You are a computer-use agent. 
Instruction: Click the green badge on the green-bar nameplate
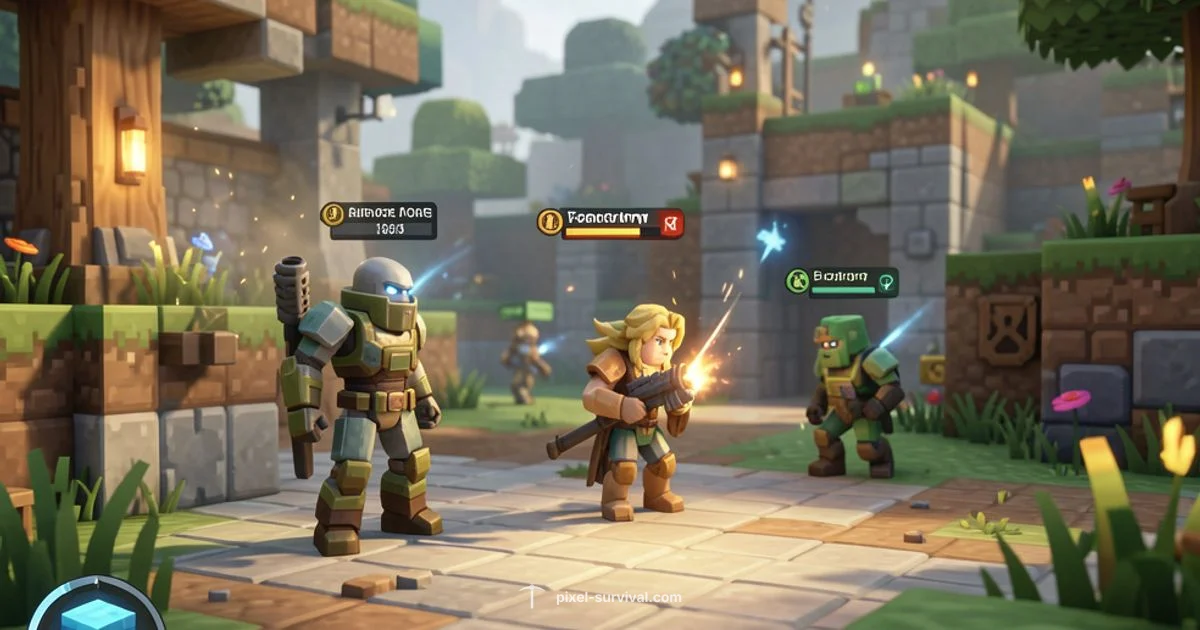798,281
